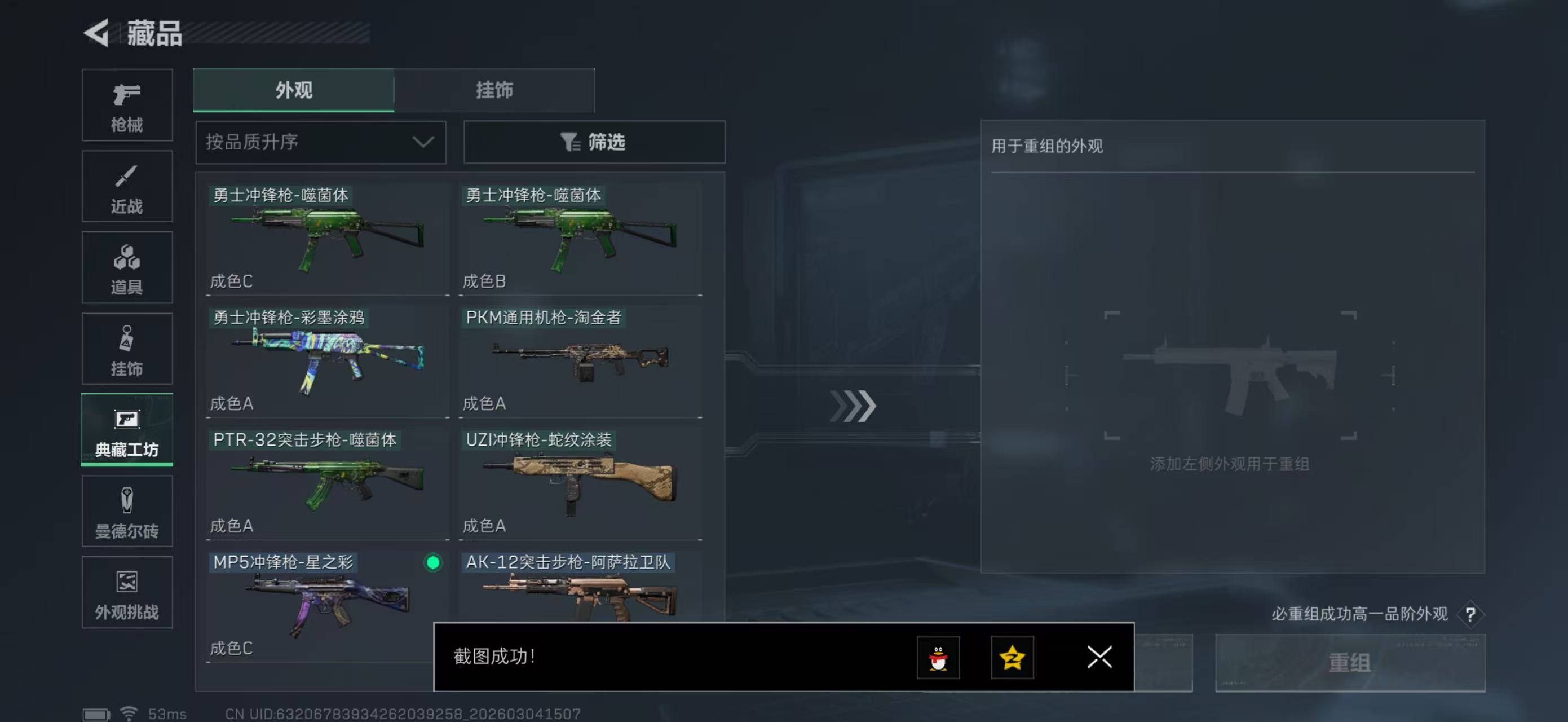Dismiss the 截图成功 notification
The image size is (1568, 722).
[x=1099, y=658]
